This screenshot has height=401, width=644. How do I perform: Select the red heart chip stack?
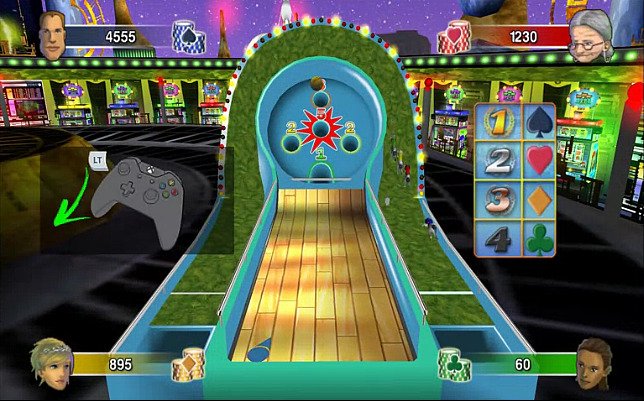click(x=455, y=39)
